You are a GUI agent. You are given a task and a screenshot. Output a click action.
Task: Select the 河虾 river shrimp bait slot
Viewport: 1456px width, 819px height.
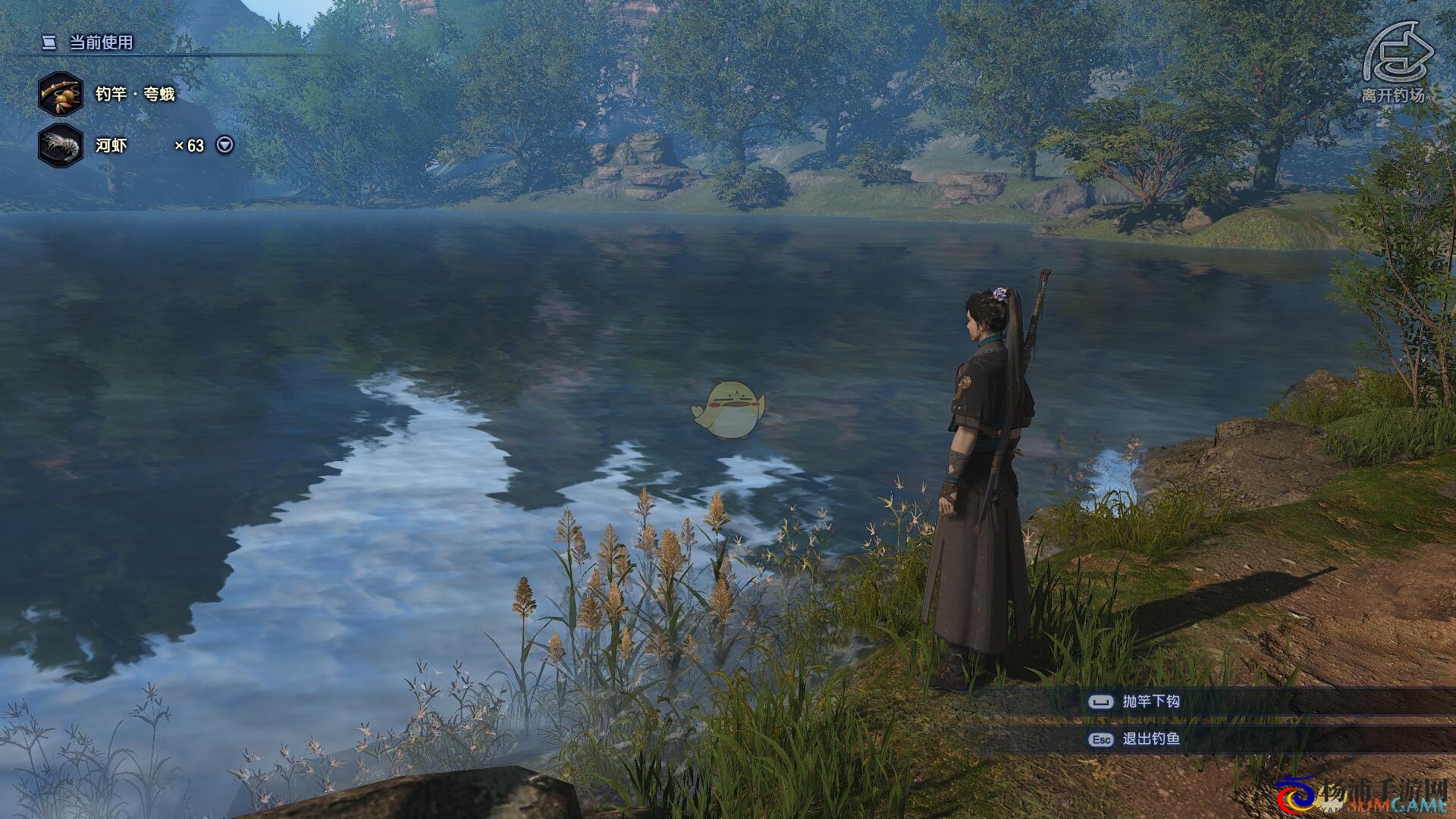(x=61, y=145)
